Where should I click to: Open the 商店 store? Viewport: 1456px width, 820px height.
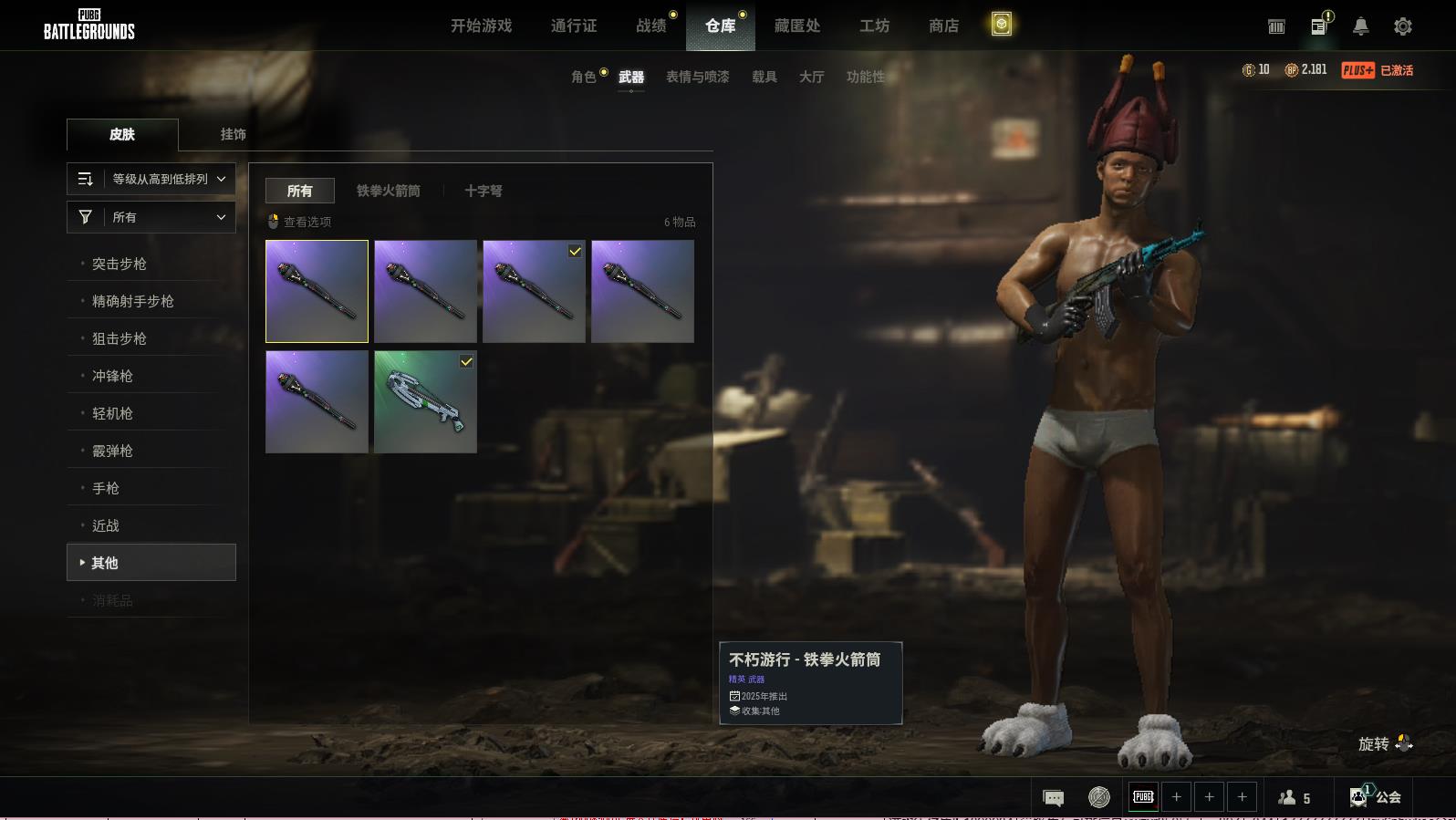(943, 26)
